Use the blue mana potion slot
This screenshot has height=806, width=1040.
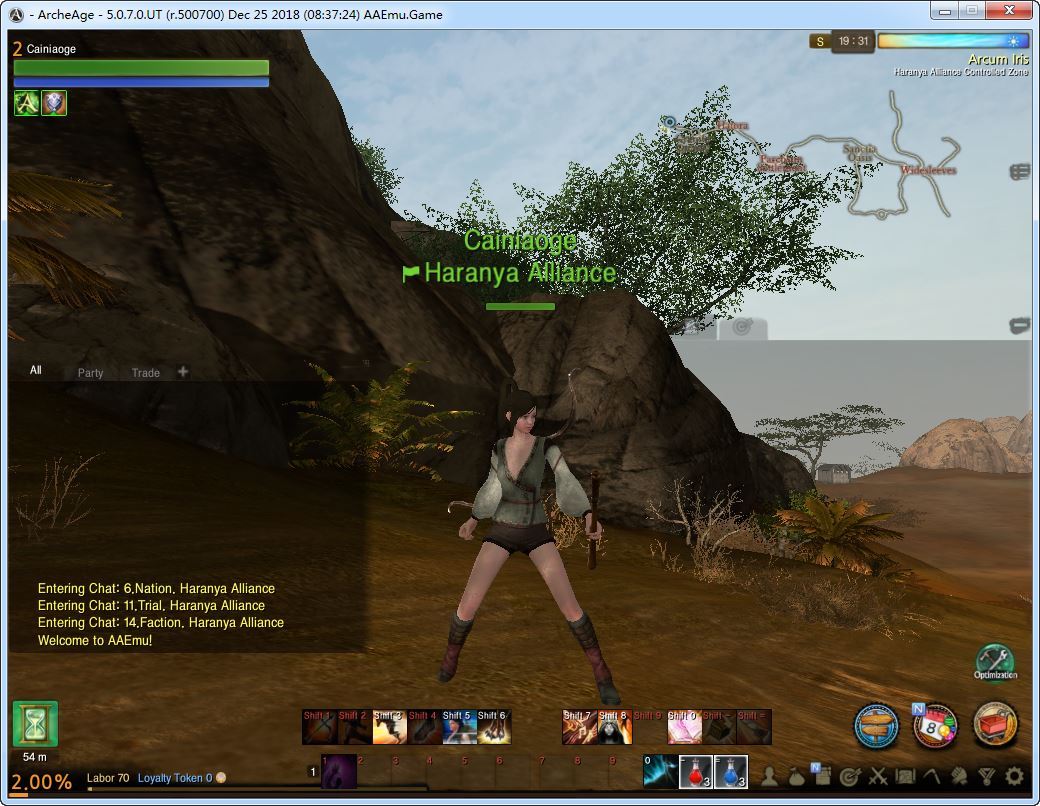tap(731, 772)
